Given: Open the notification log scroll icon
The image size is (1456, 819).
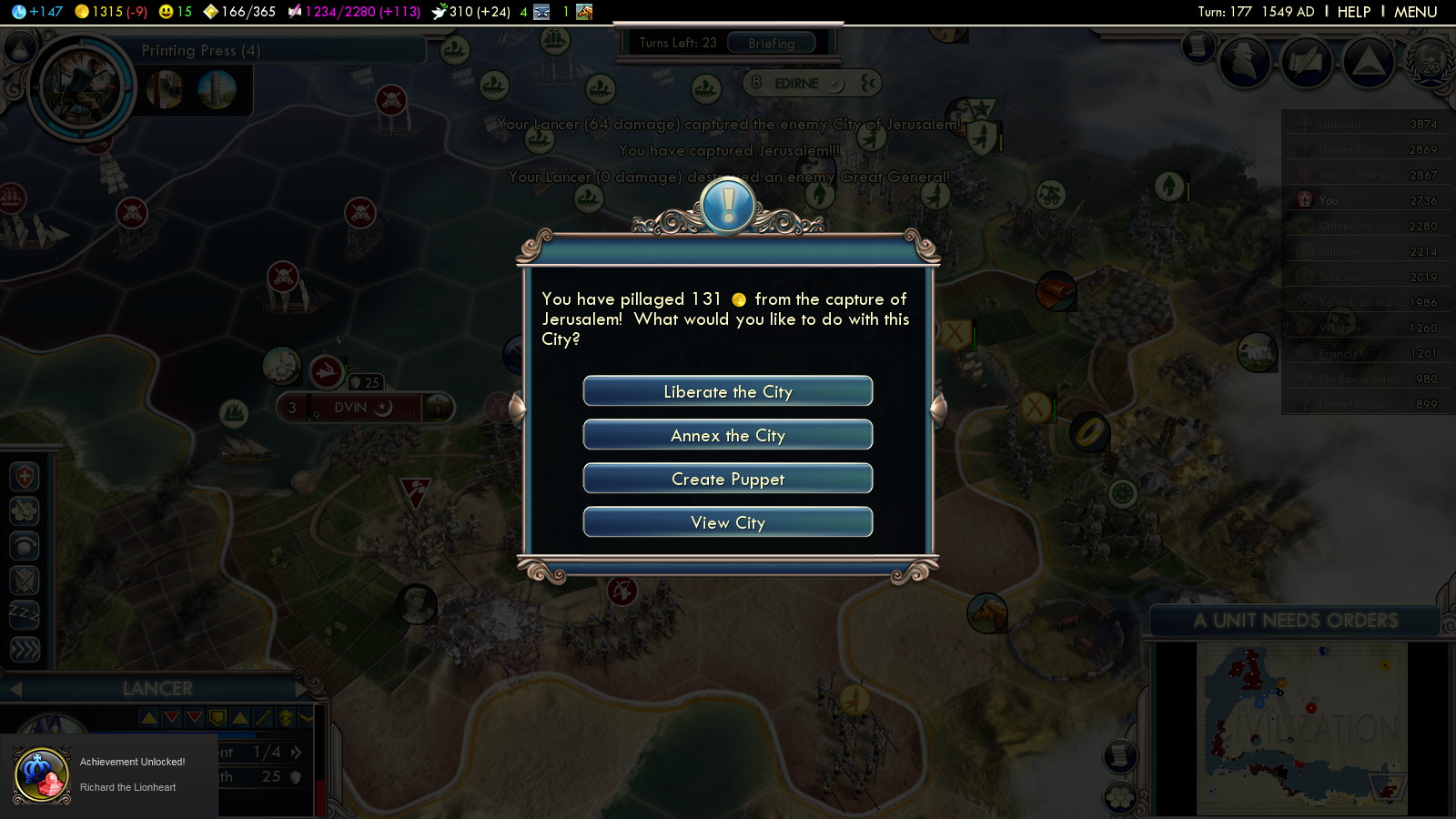Looking at the screenshot, I should (x=1198, y=45).
